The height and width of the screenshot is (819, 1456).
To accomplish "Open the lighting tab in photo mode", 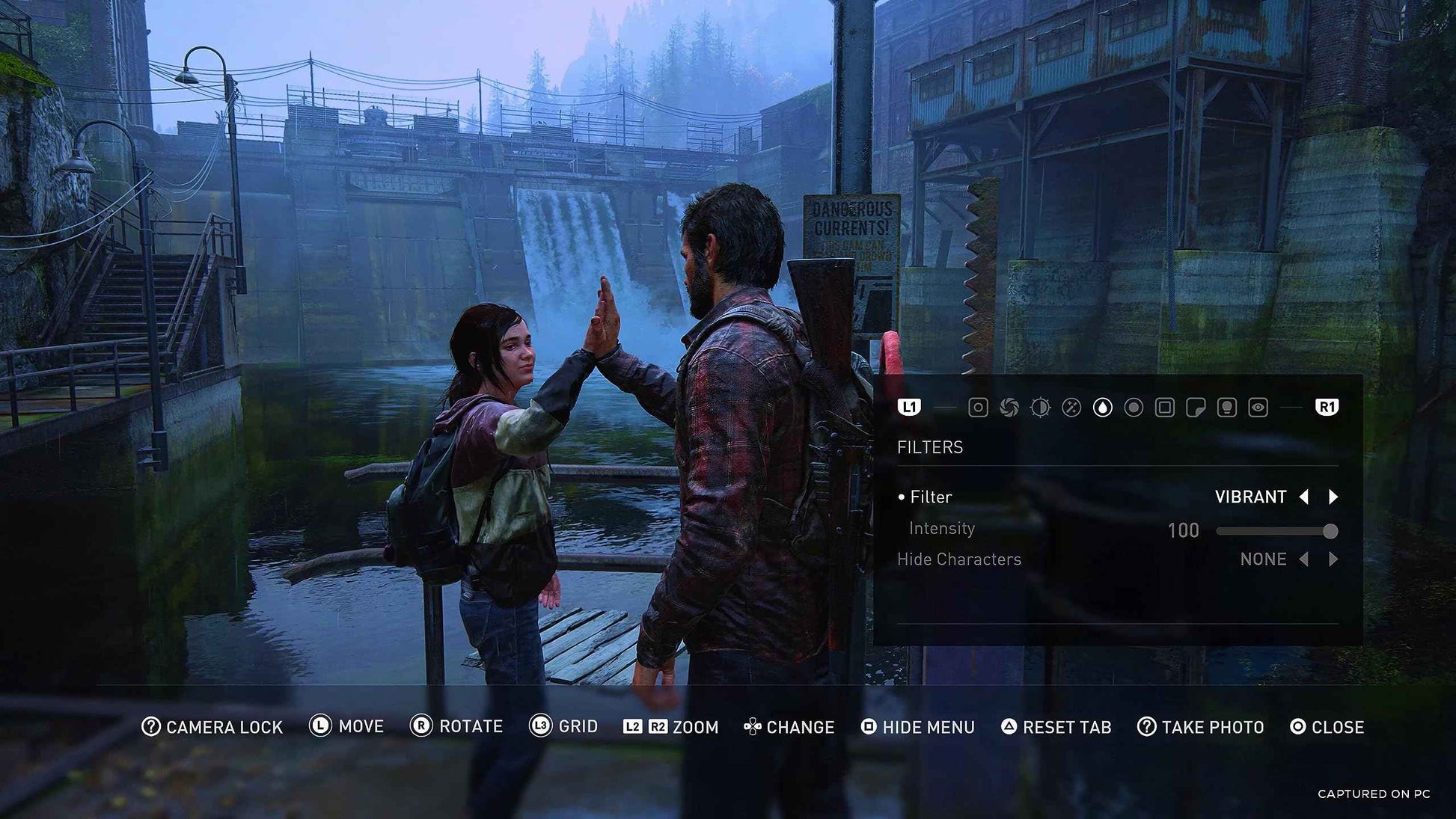I will click(x=1227, y=408).
